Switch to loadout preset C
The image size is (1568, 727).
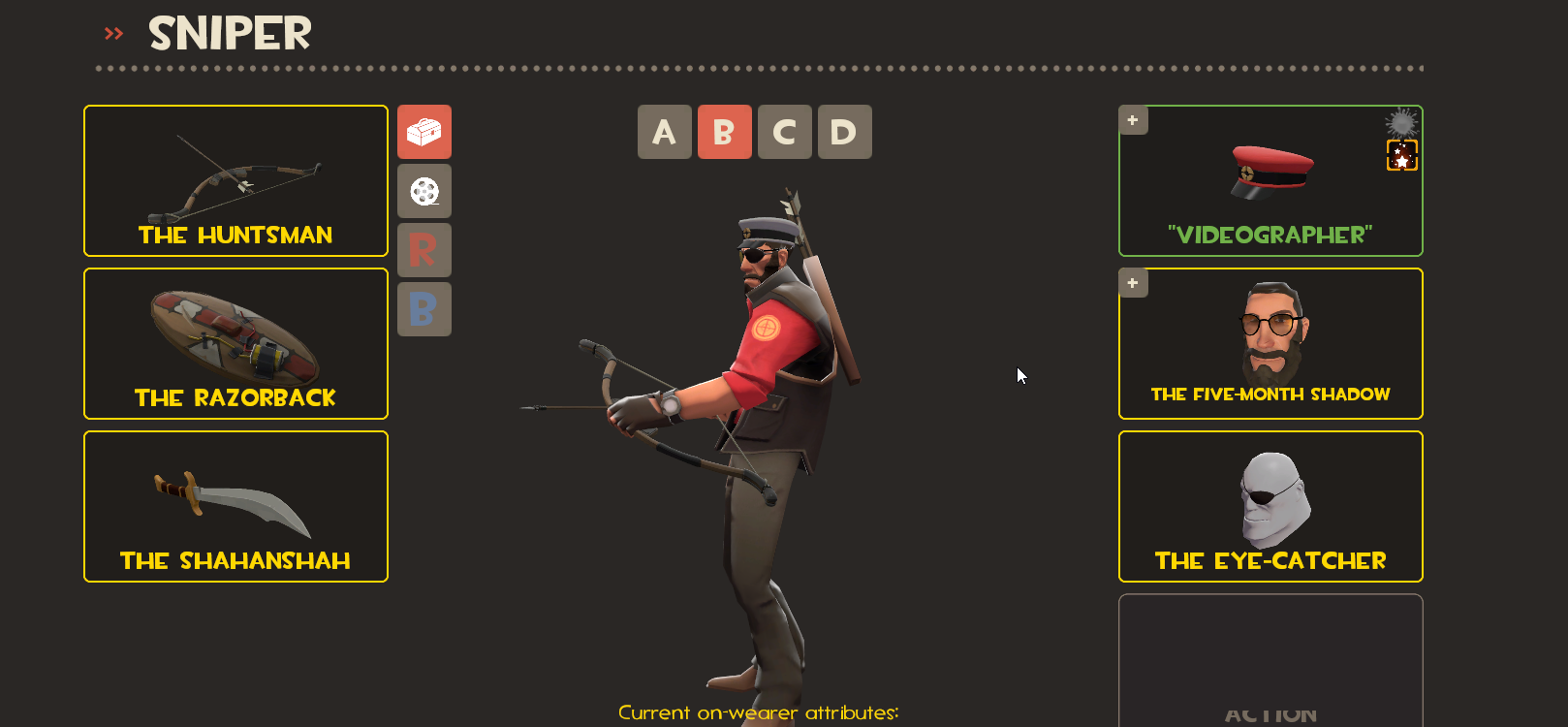(785, 132)
